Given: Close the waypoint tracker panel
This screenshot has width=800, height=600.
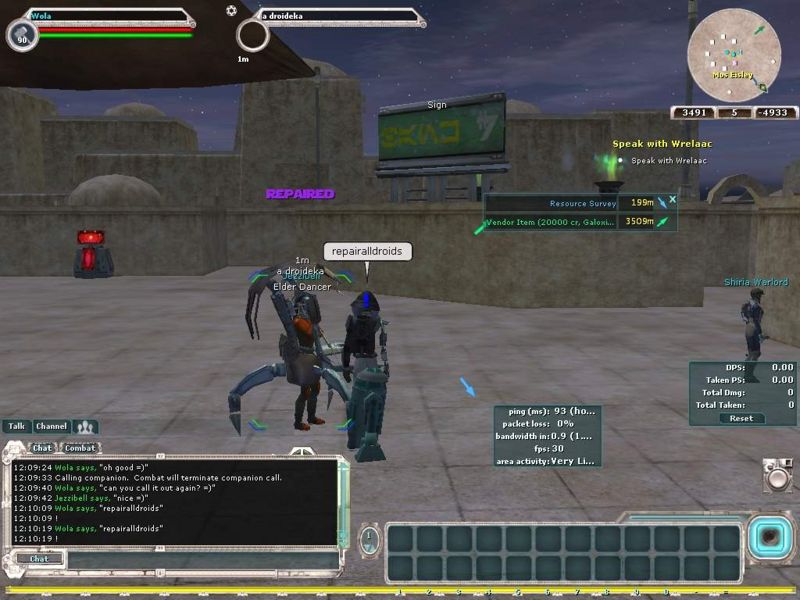Looking at the screenshot, I should pyautogui.click(x=673, y=199).
